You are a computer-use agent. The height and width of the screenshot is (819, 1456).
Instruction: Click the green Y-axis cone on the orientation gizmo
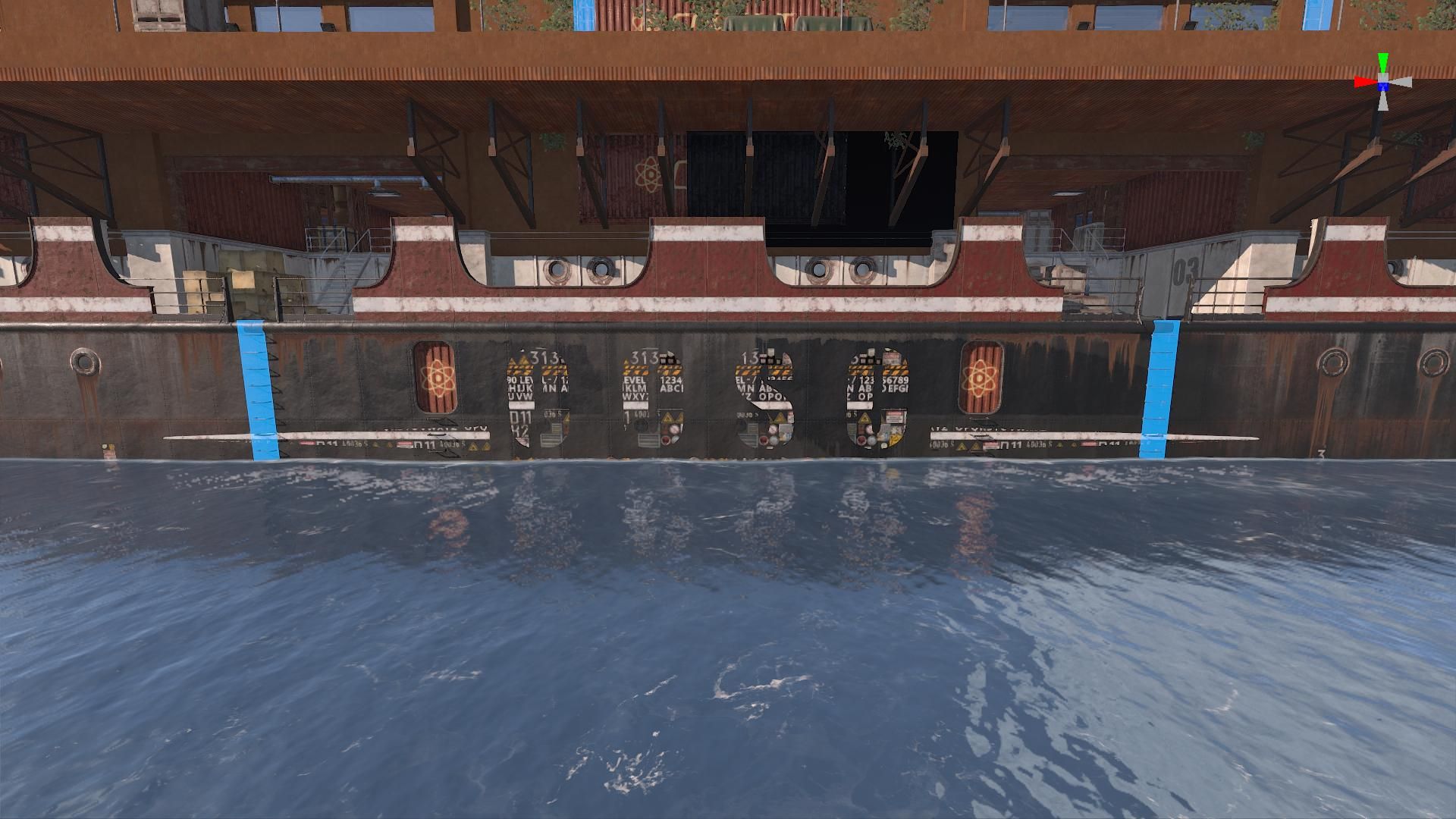[1383, 62]
